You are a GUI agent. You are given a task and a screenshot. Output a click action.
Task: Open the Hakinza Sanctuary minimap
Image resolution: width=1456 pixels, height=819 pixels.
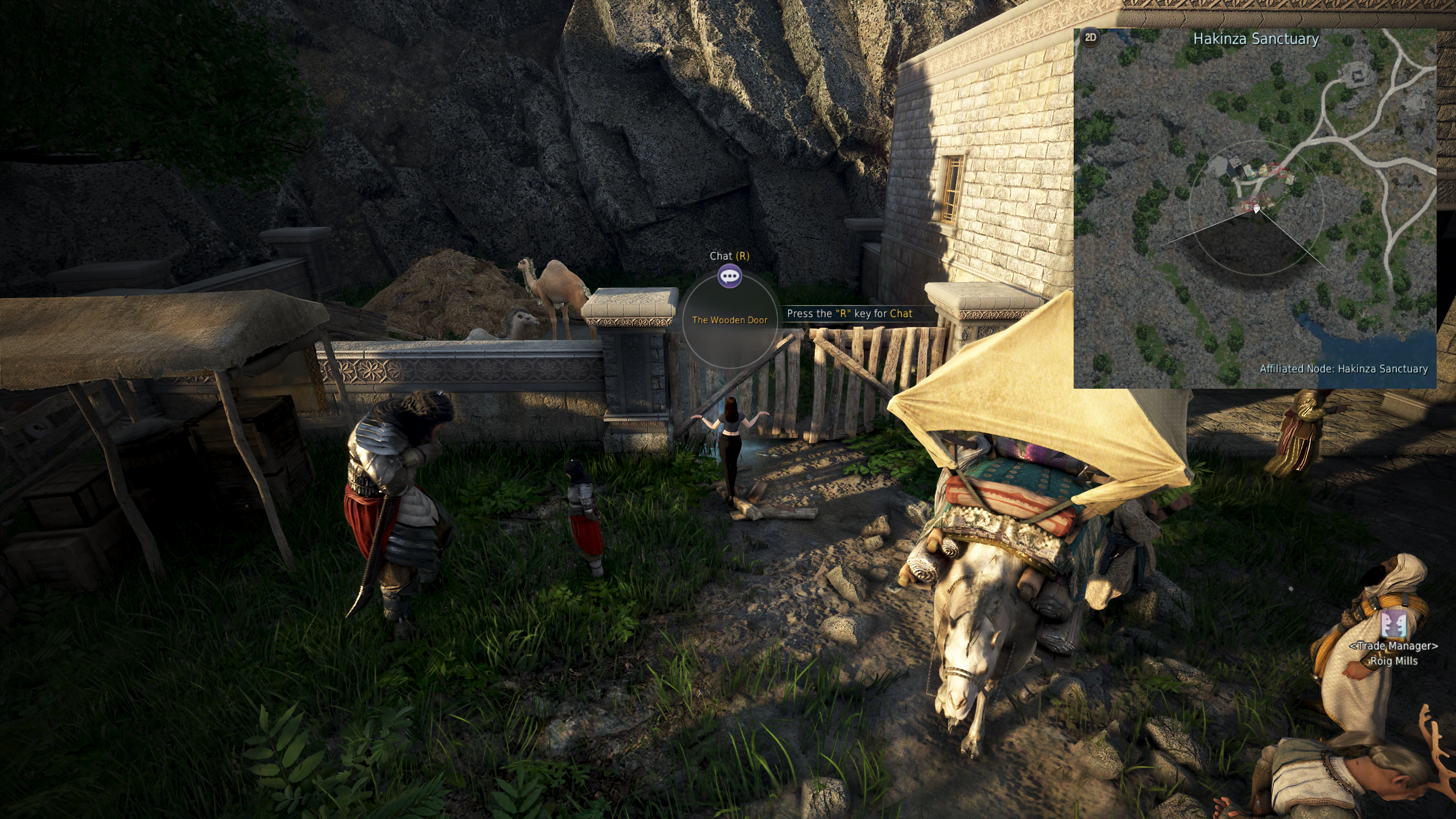(1254, 208)
